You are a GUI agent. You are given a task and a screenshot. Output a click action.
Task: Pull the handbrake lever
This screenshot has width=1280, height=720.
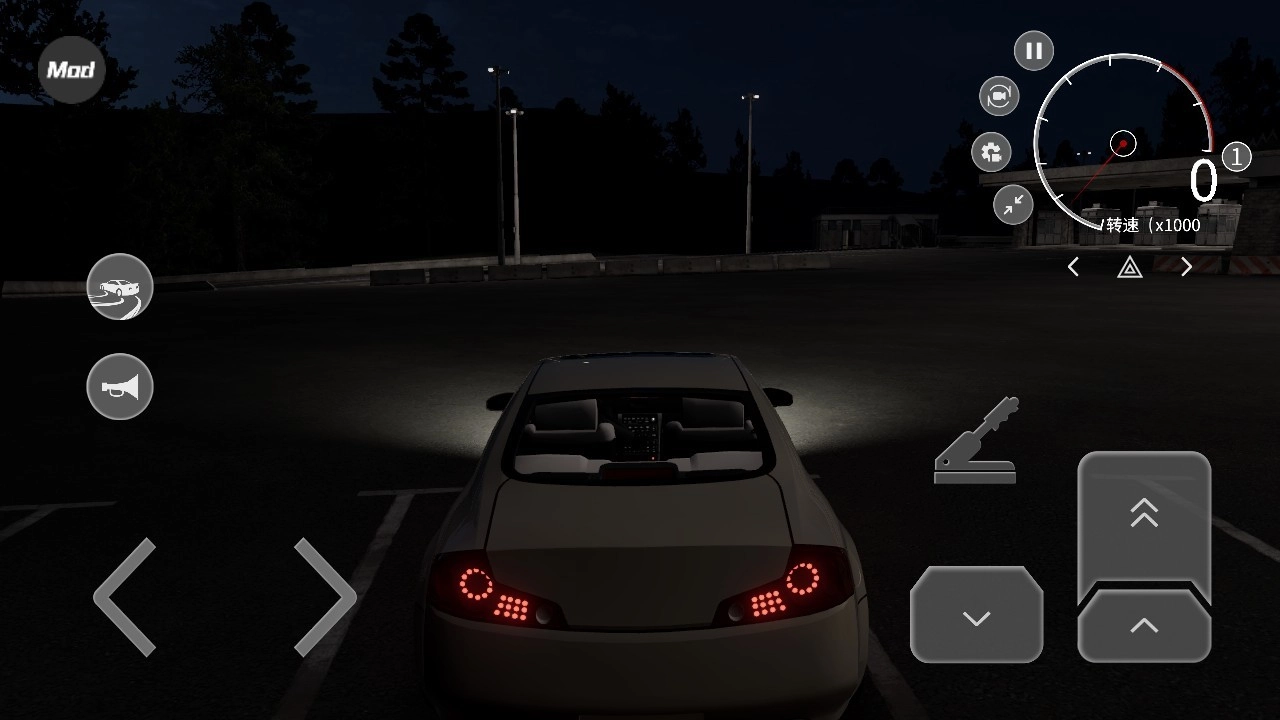pyautogui.click(x=977, y=441)
